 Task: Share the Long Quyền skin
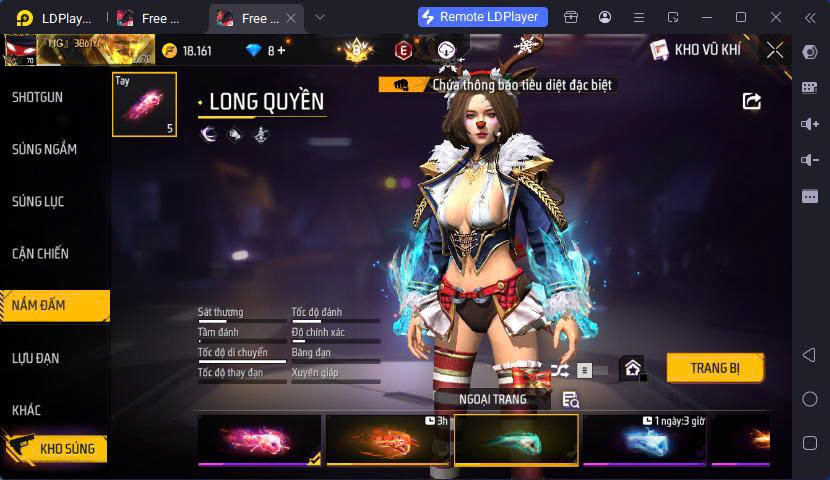[x=752, y=101]
